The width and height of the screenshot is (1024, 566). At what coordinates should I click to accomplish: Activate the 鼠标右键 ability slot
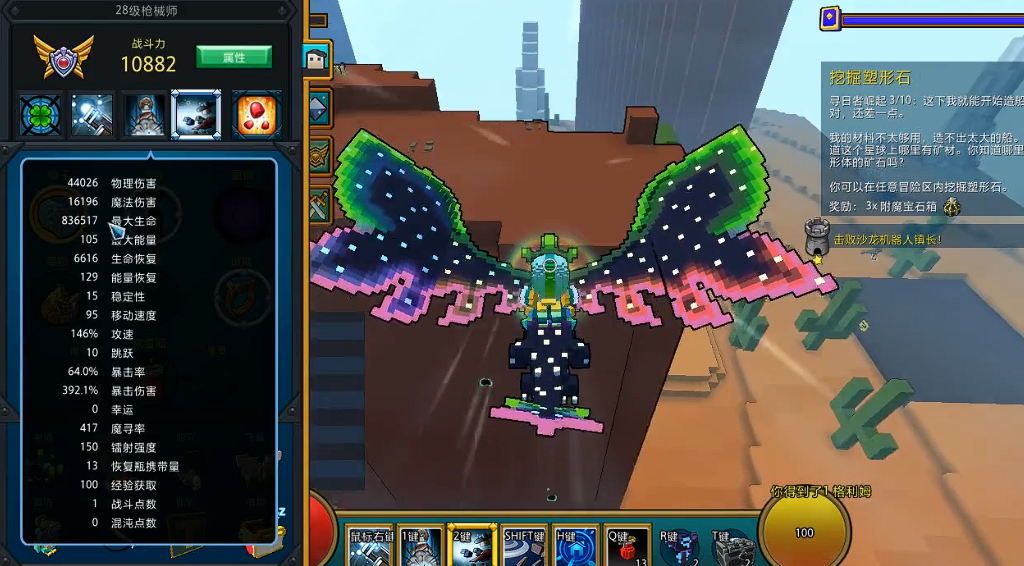371,546
